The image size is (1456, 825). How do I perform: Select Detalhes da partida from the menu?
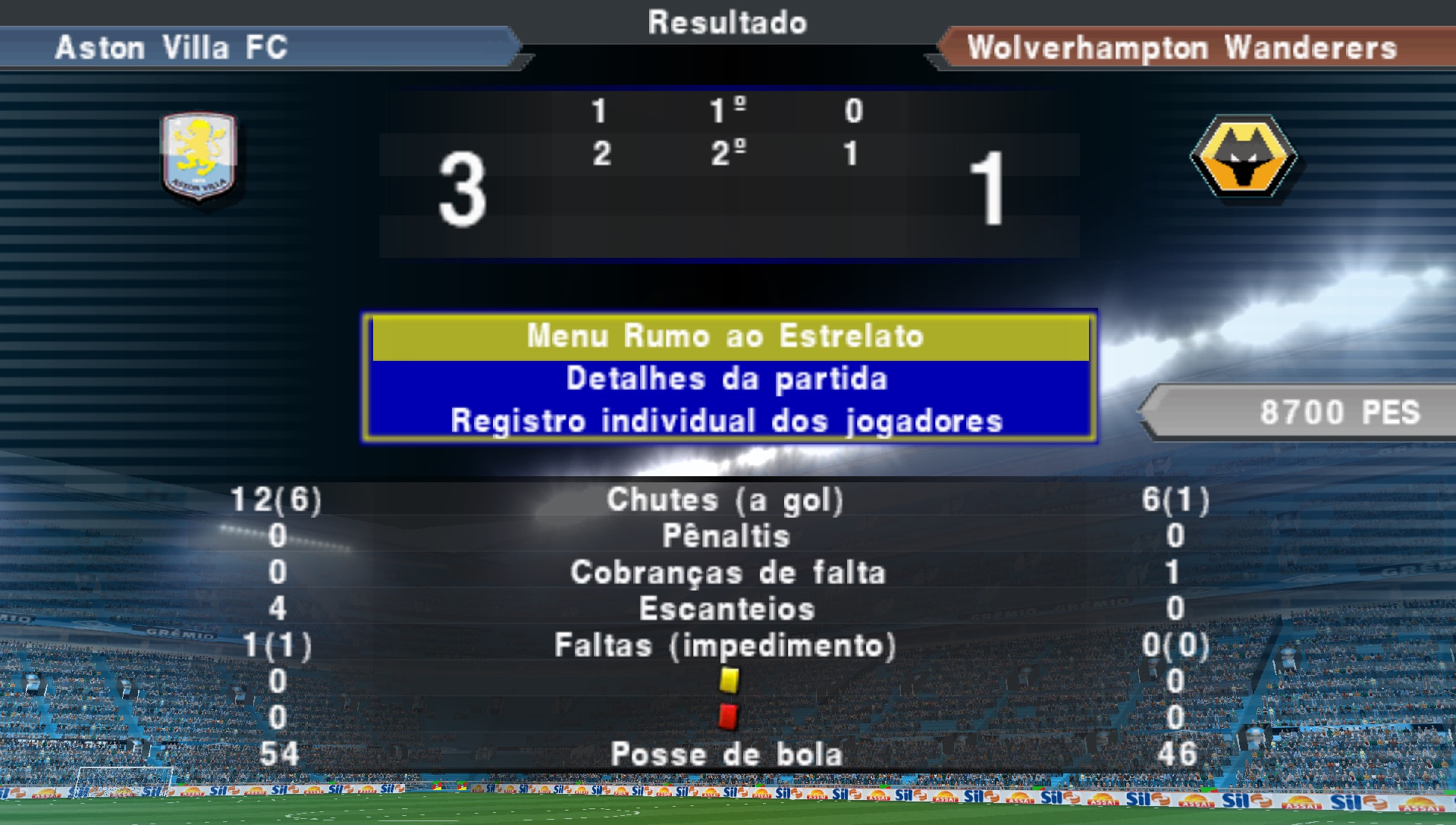[726, 379]
